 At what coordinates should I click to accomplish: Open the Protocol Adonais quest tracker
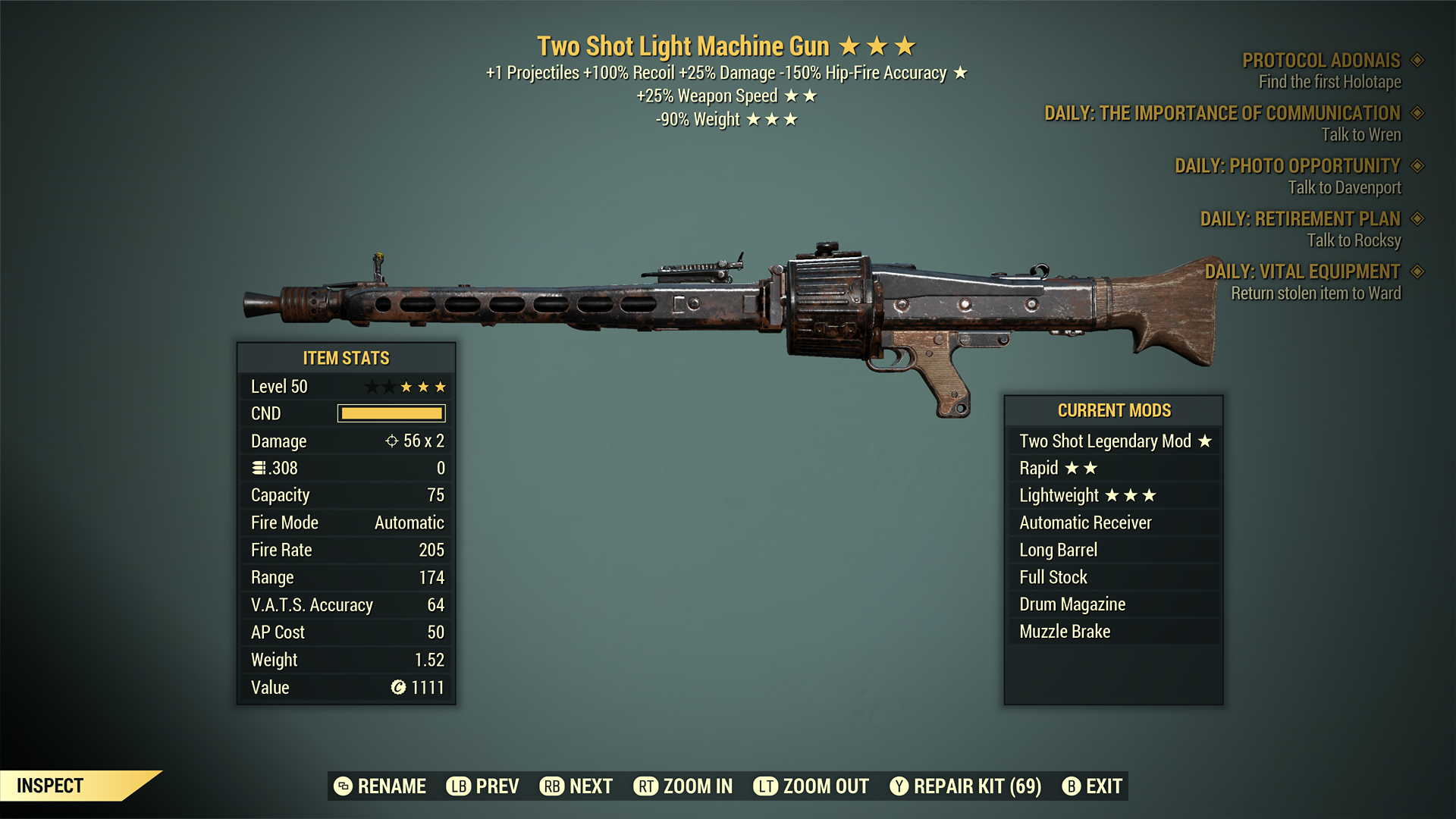pyautogui.click(x=1321, y=61)
